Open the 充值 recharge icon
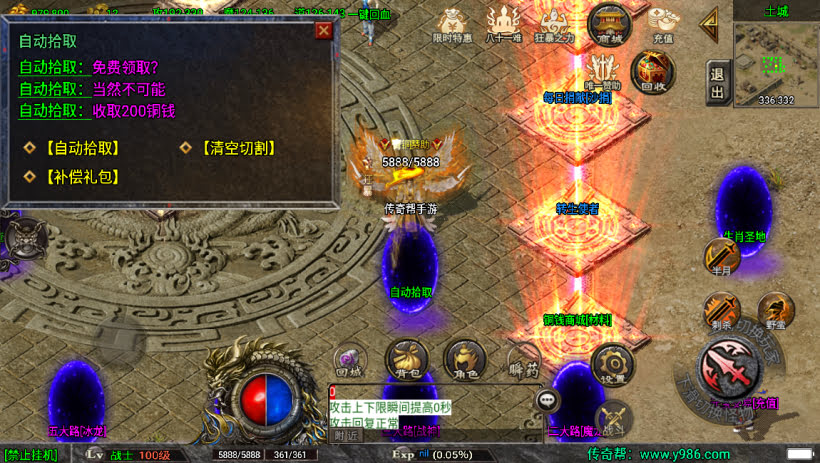820x463 pixels. coord(663,22)
